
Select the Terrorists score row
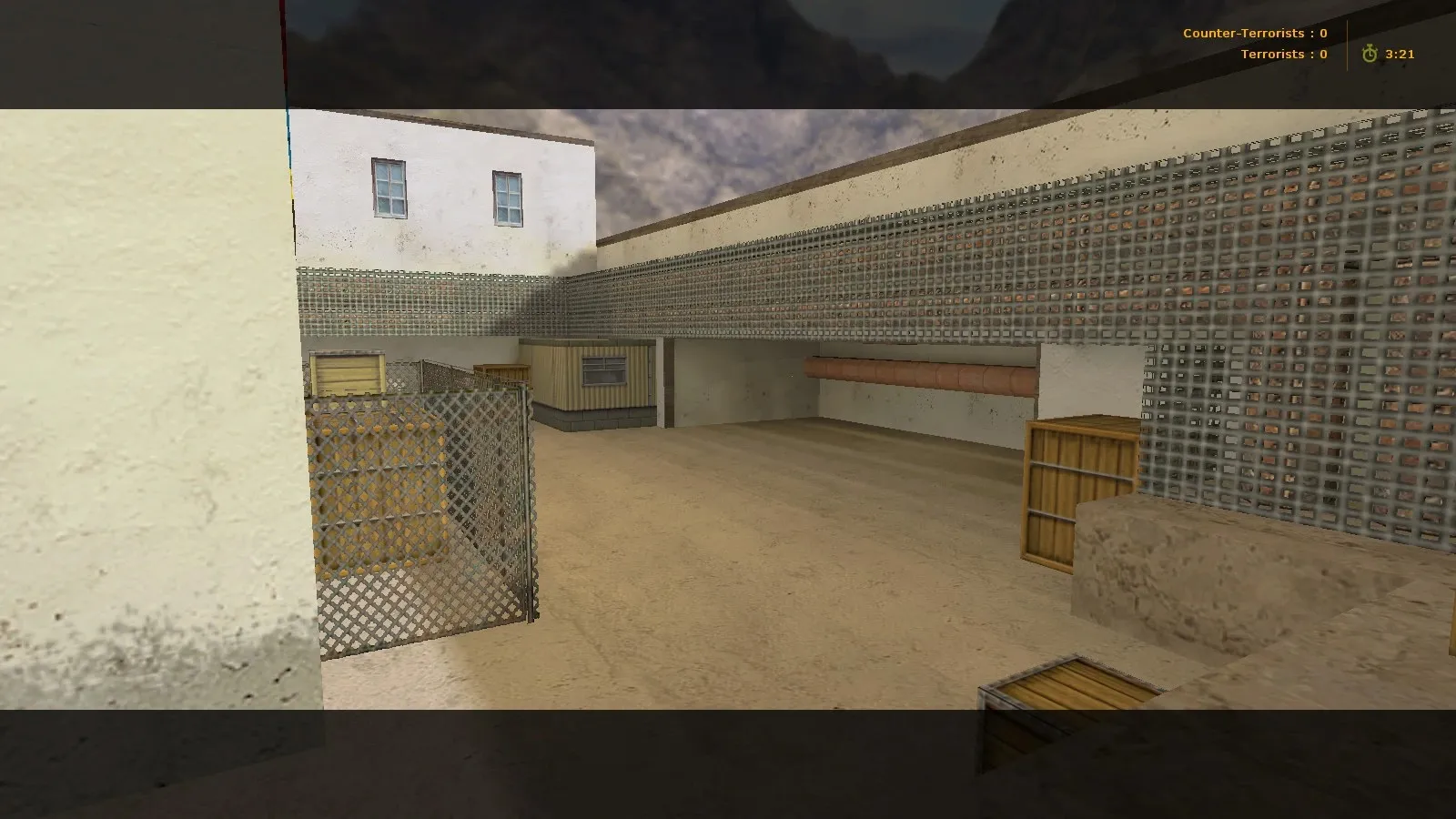pos(1281,54)
